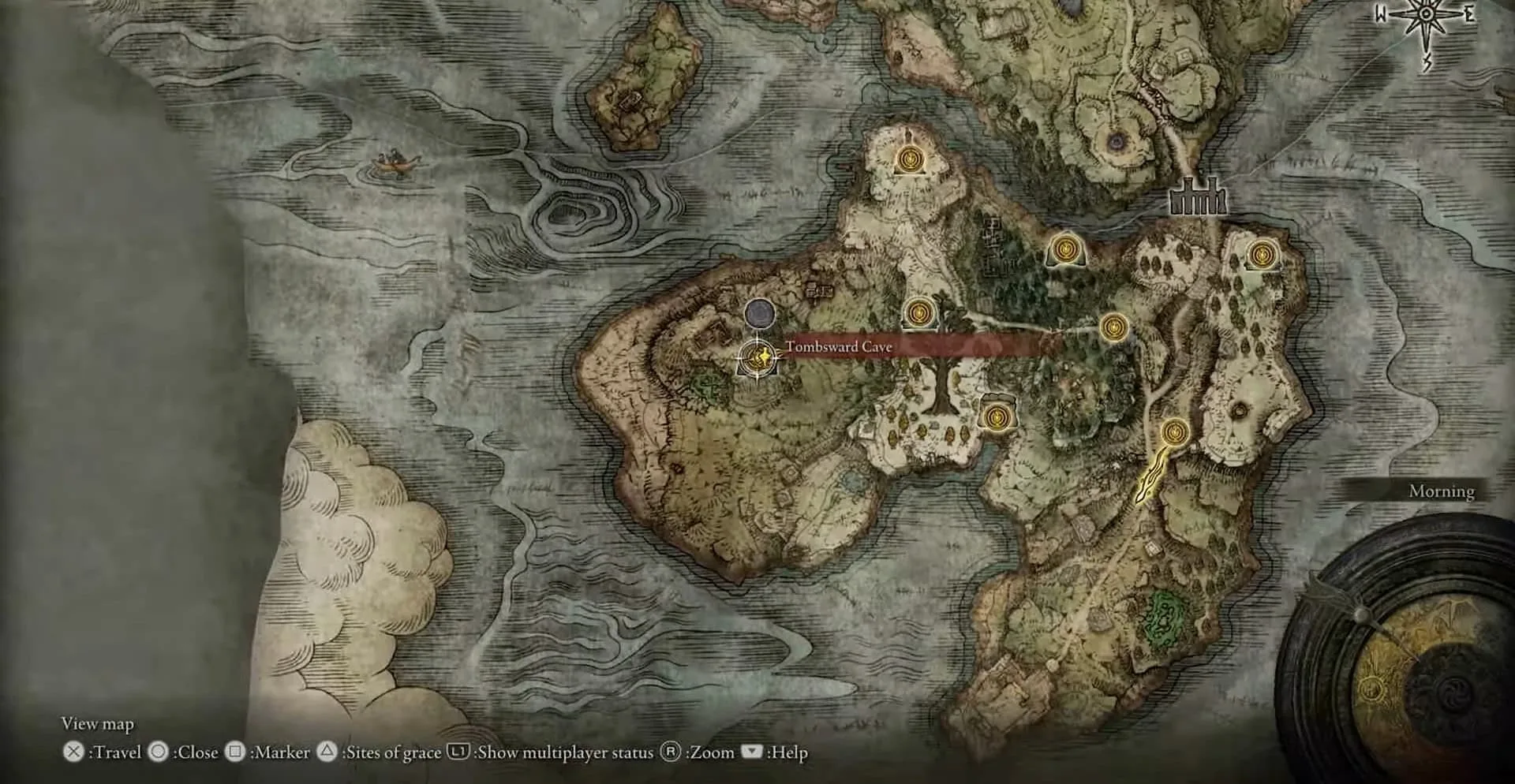Click the Tombsward Cave red name label
The width and height of the screenshot is (1515, 784).
pyautogui.click(x=839, y=346)
